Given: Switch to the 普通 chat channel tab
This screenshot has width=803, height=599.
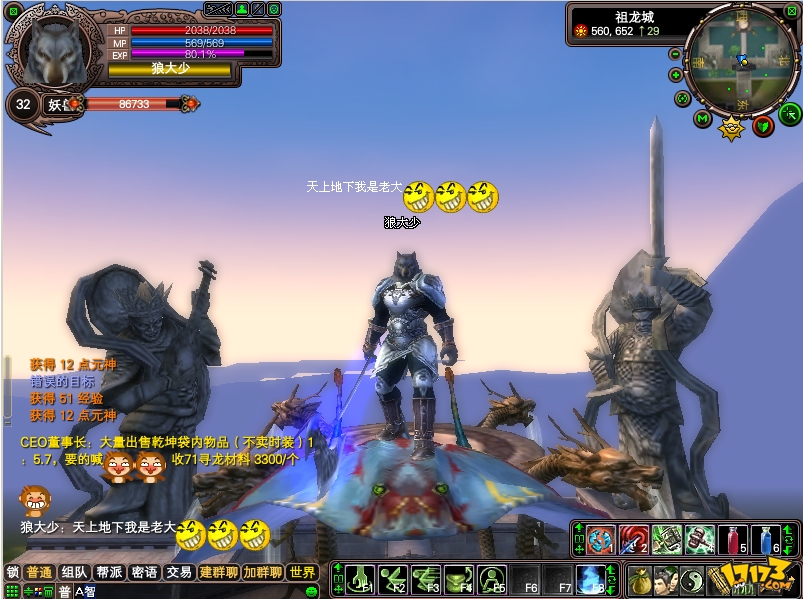Looking at the screenshot, I should 40,573.
